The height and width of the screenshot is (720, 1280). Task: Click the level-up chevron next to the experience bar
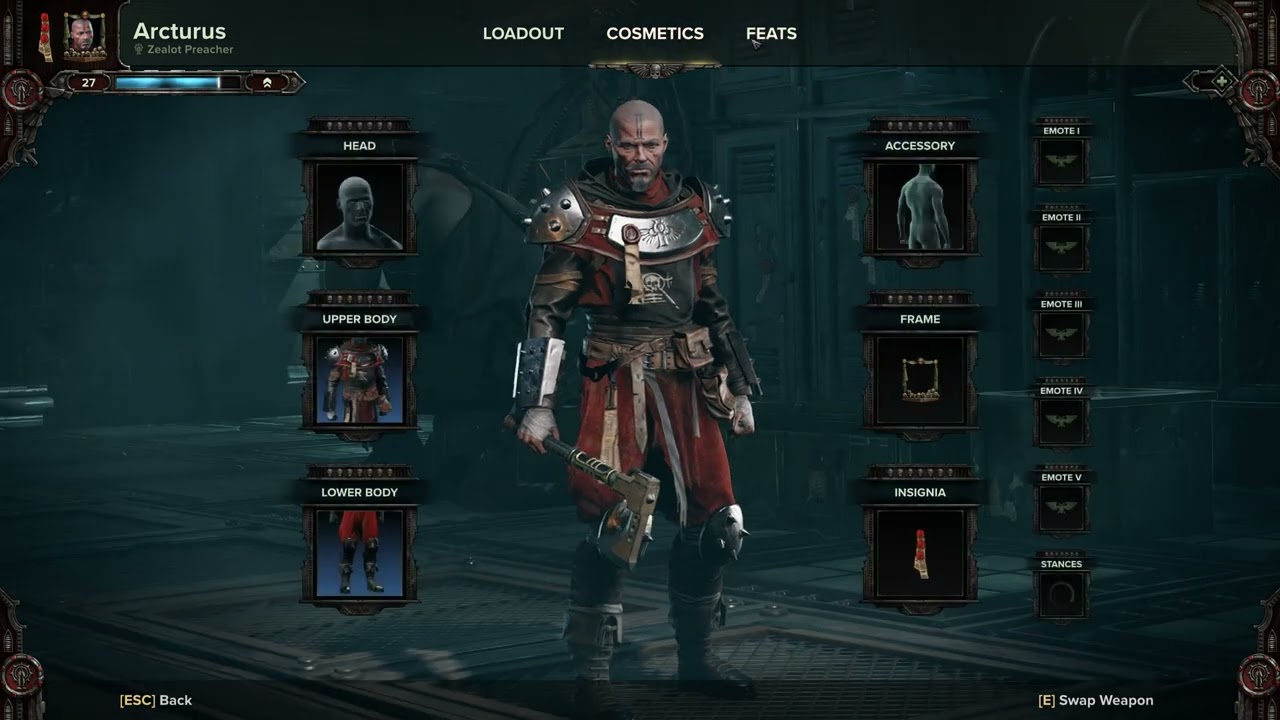coord(267,83)
